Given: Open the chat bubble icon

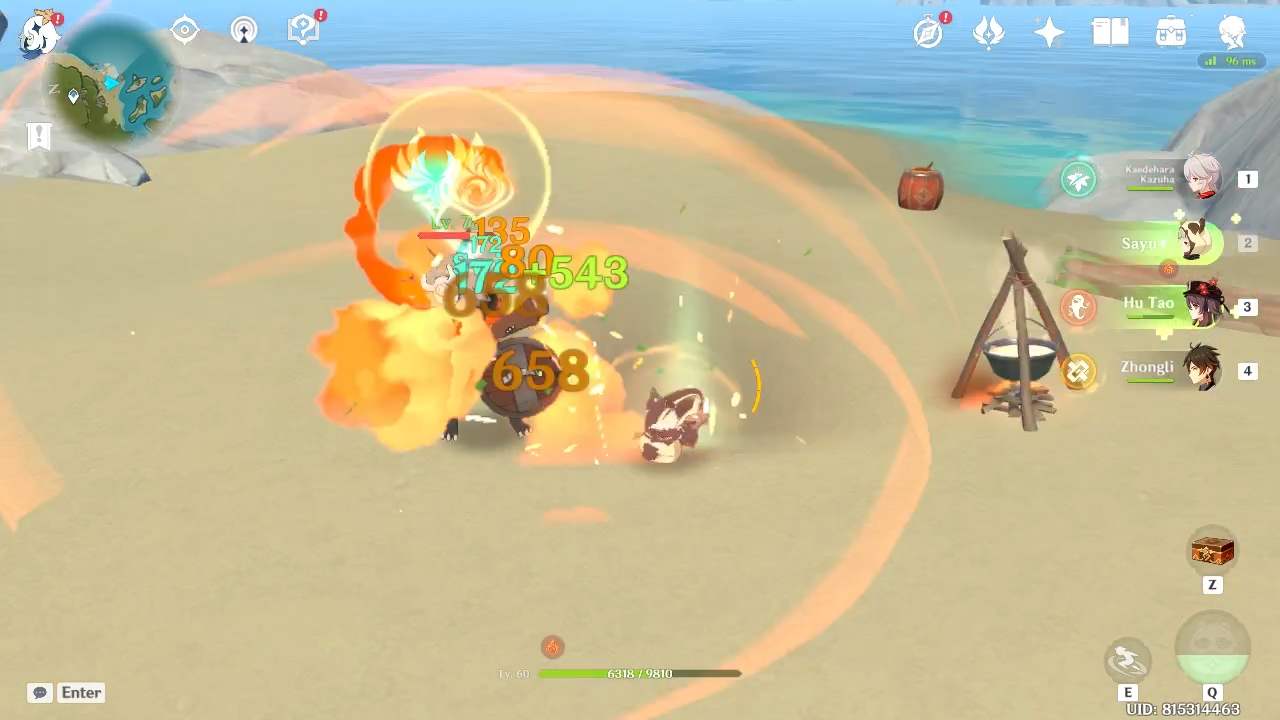Looking at the screenshot, I should click(x=39, y=692).
